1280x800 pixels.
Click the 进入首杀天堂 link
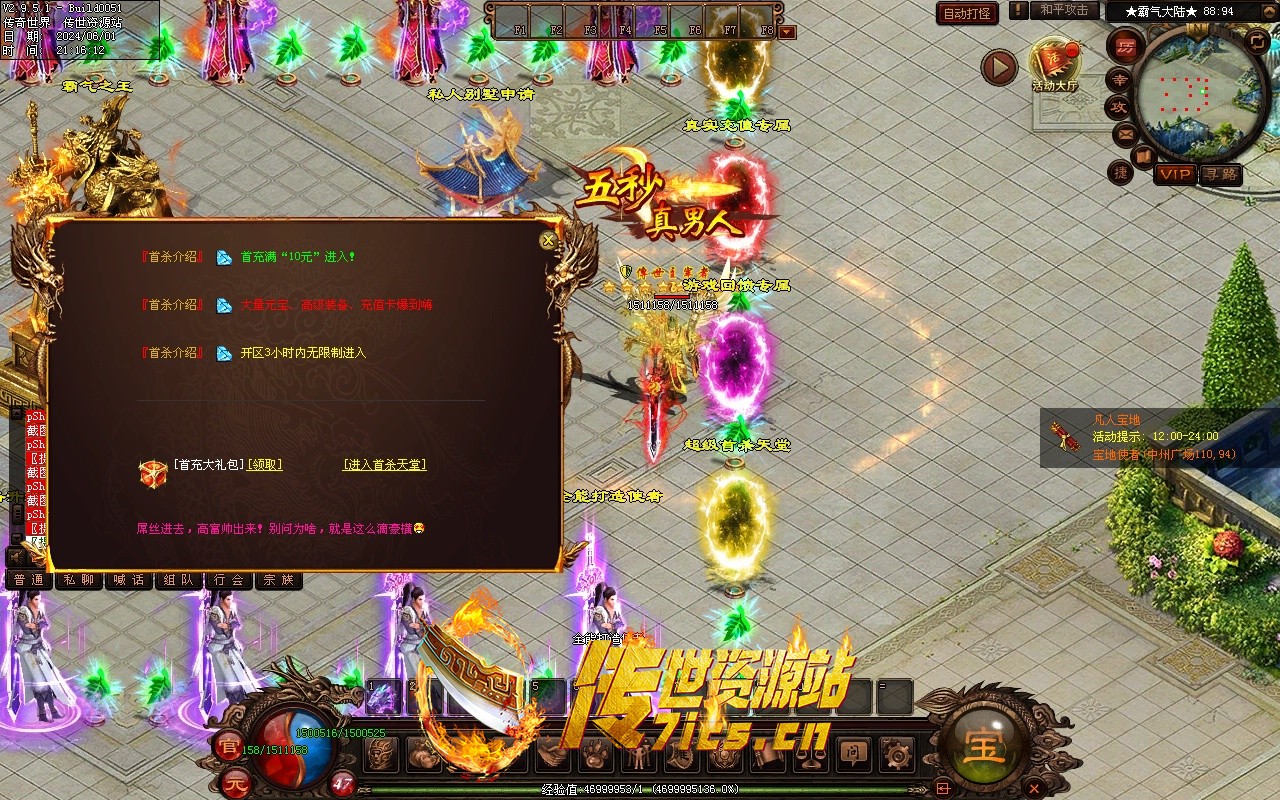385,465
